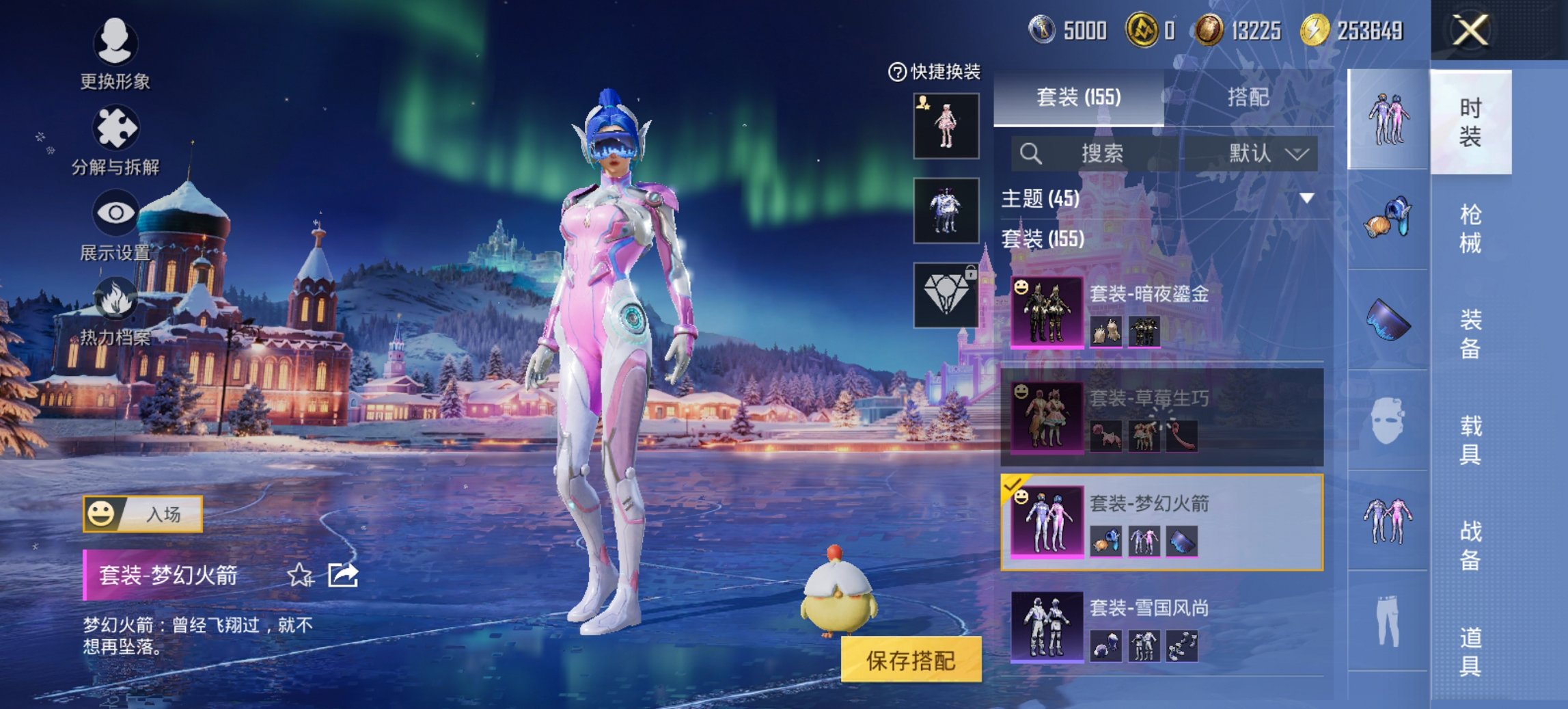Expand the 主题 (45) section
This screenshot has height=709, width=1568.
click(1306, 198)
